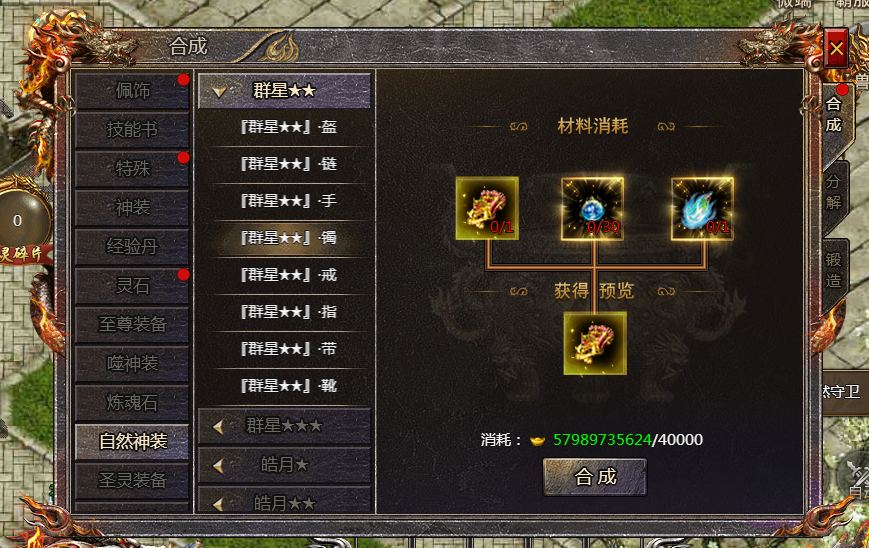Switch to the 神装 category
This screenshot has height=548, width=869.
[132, 207]
